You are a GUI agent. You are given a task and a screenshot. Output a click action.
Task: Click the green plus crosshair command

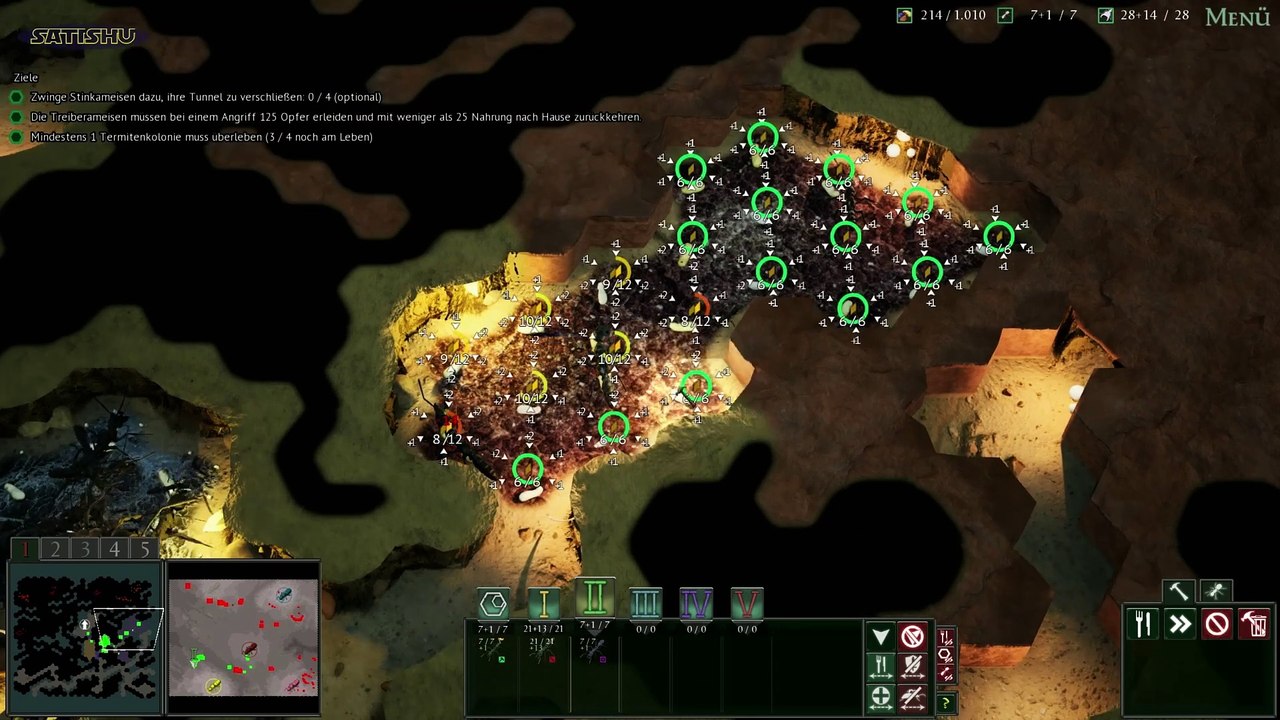880,697
